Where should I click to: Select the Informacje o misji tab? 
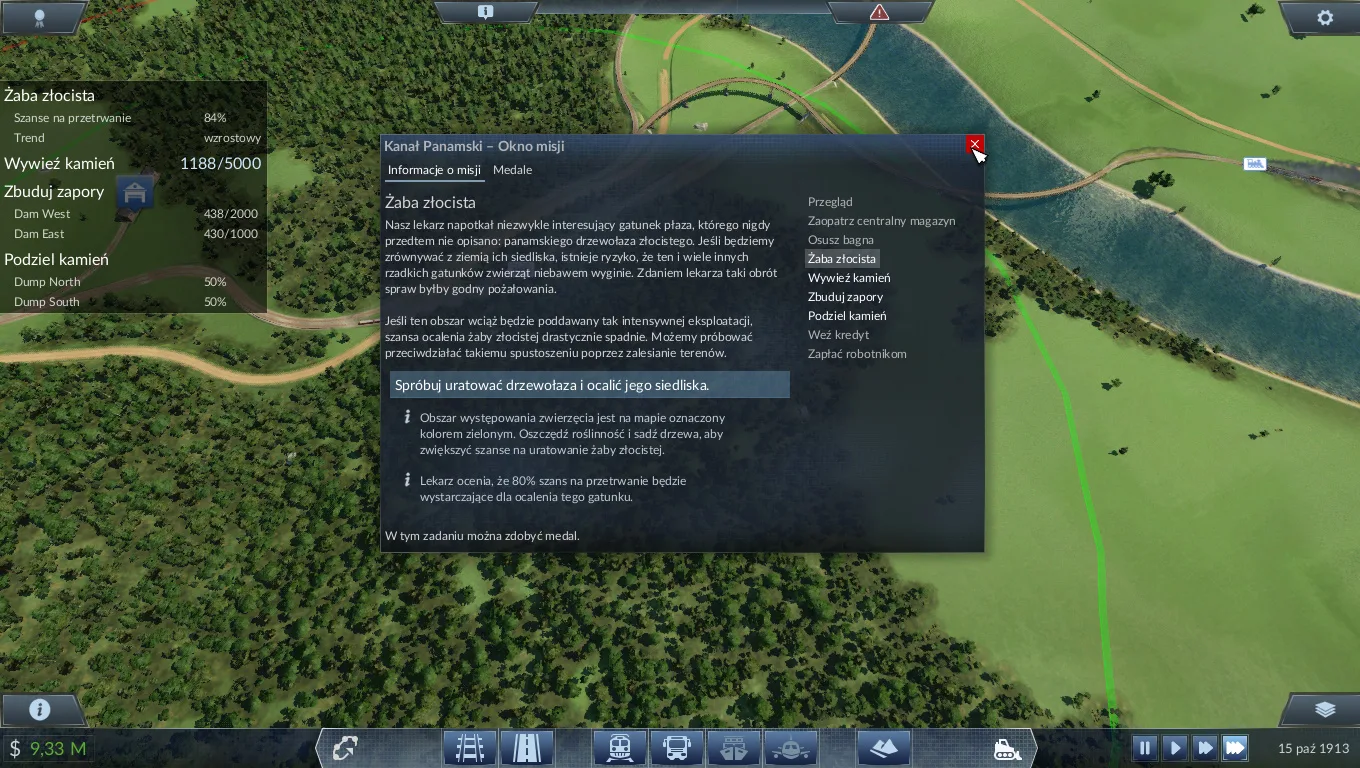(434, 170)
